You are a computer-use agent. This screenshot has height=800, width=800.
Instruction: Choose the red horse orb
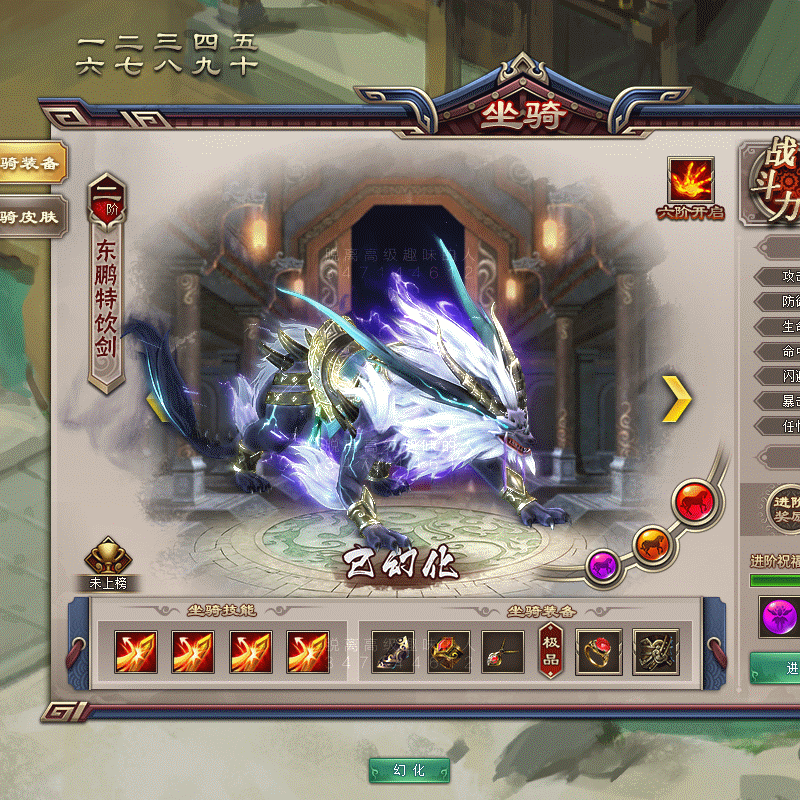click(691, 501)
